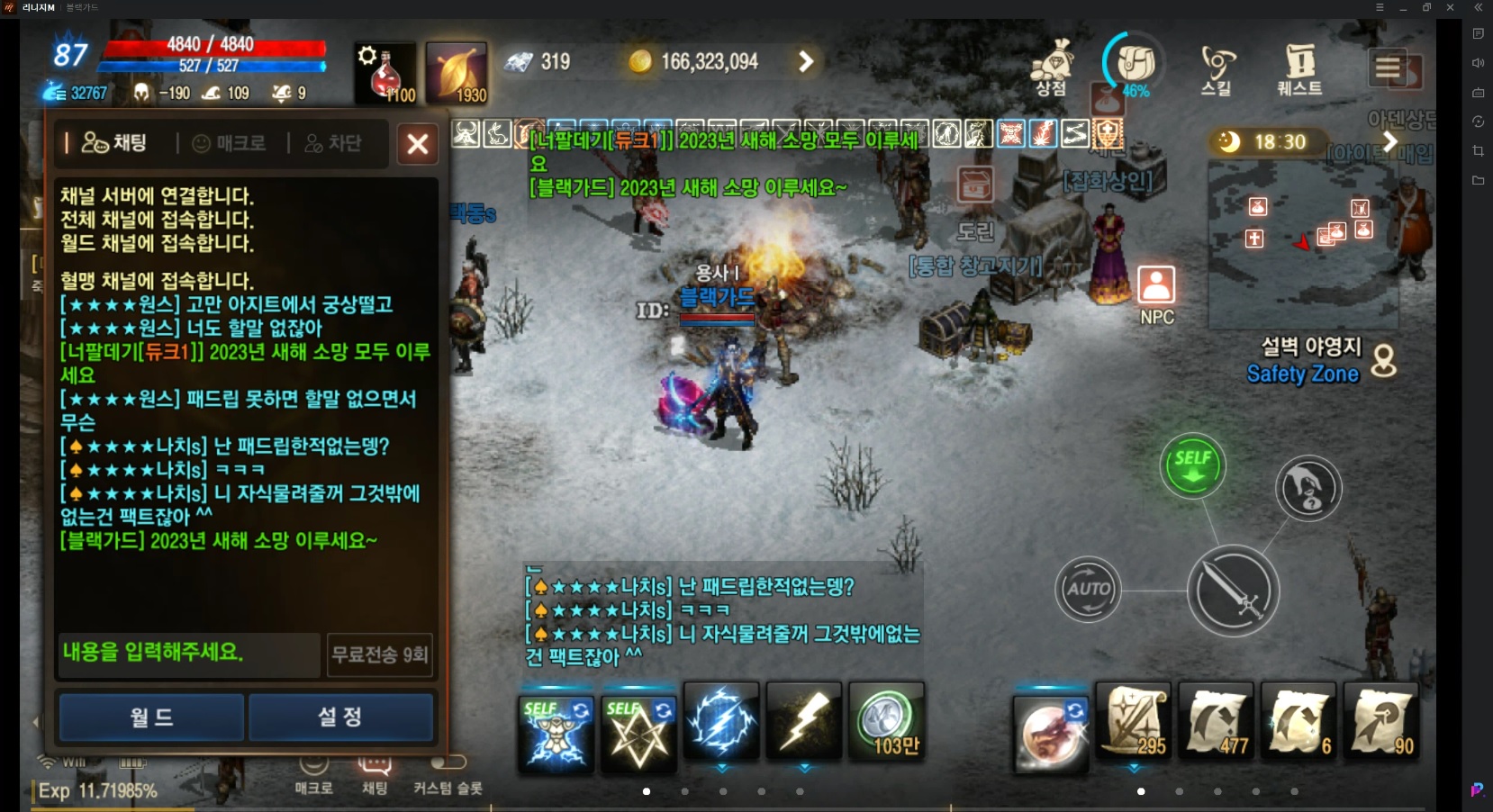Activate the 103만 coin skill slot
1493x812 pixels.
(887, 723)
